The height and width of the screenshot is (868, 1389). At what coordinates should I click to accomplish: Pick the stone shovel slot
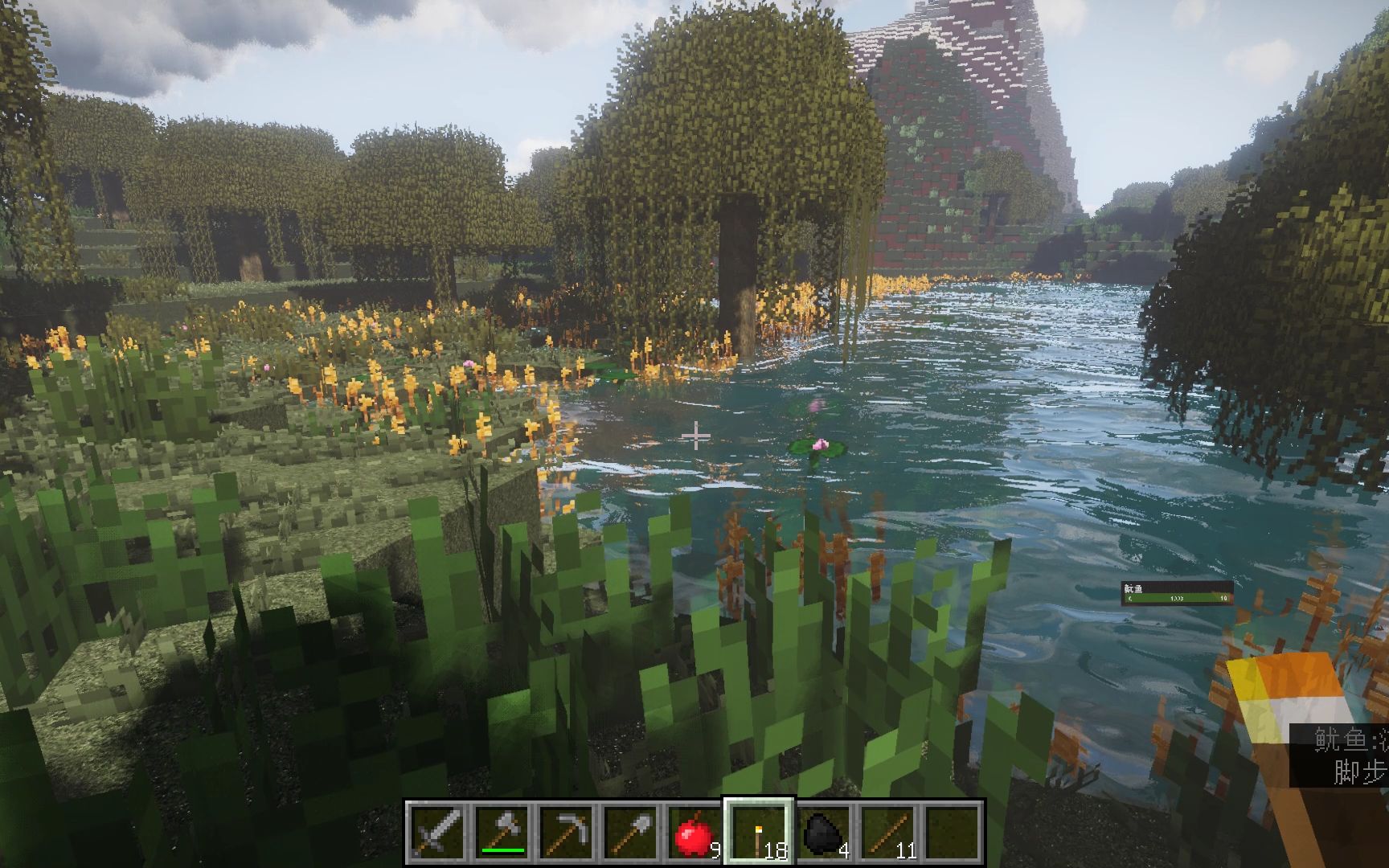pyautogui.click(x=631, y=831)
